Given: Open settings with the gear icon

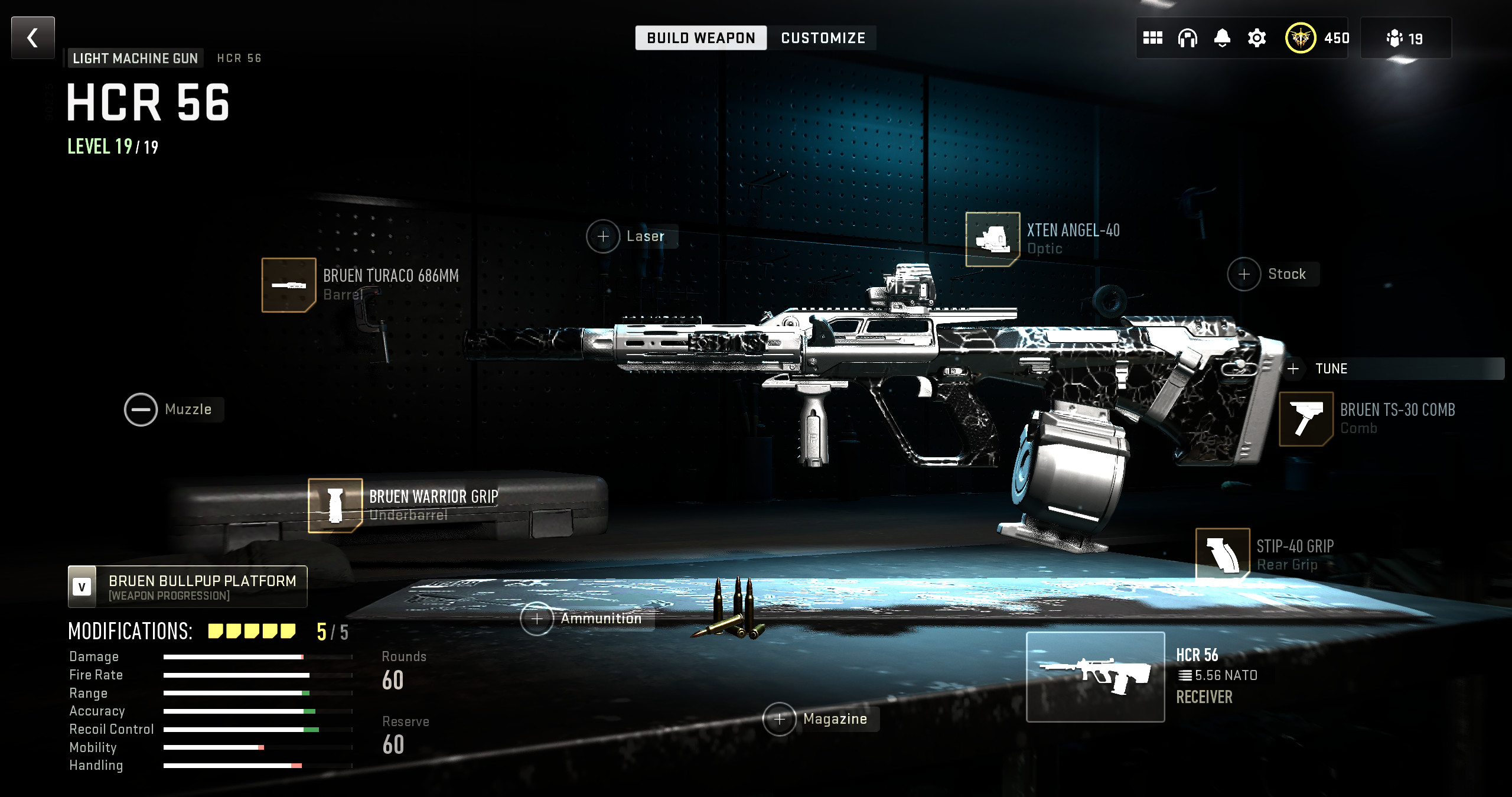Looking at the screenshot, I should click(1257, 38).
